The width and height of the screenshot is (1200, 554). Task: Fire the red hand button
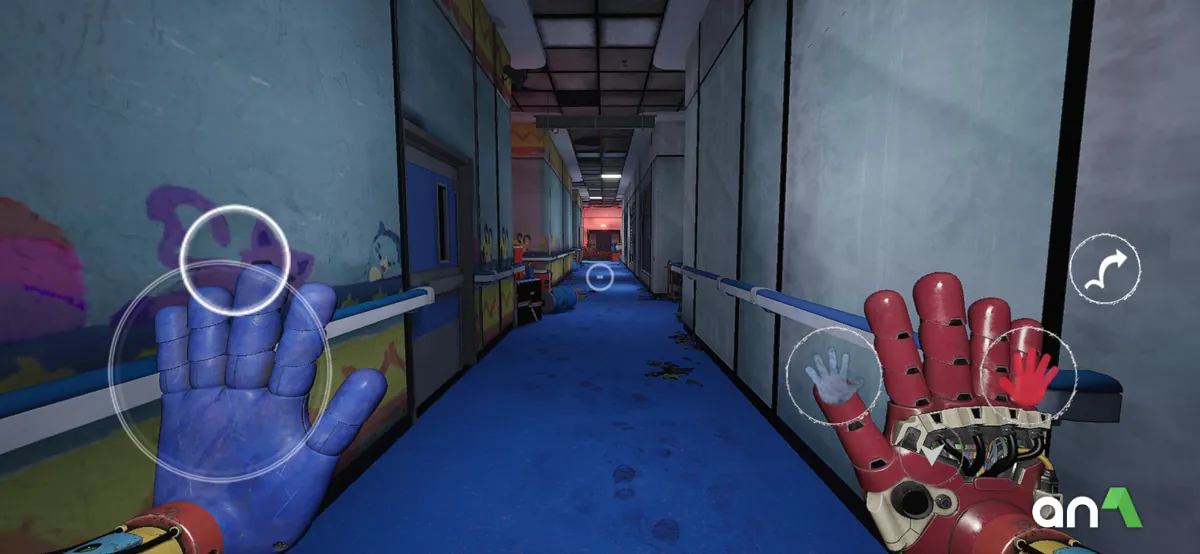click(1027, 377)
